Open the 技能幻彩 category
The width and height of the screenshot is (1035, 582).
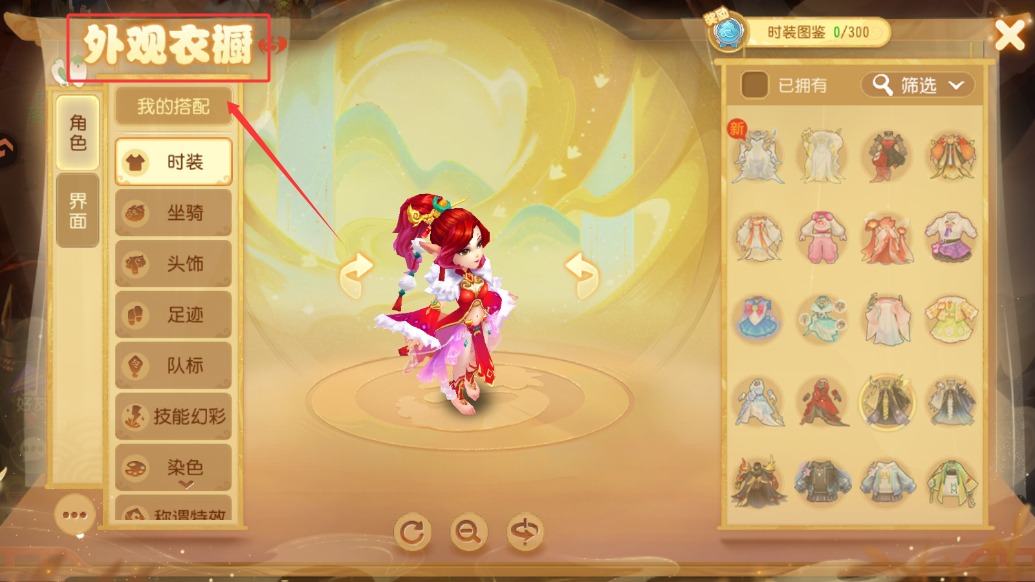(173, 417)
